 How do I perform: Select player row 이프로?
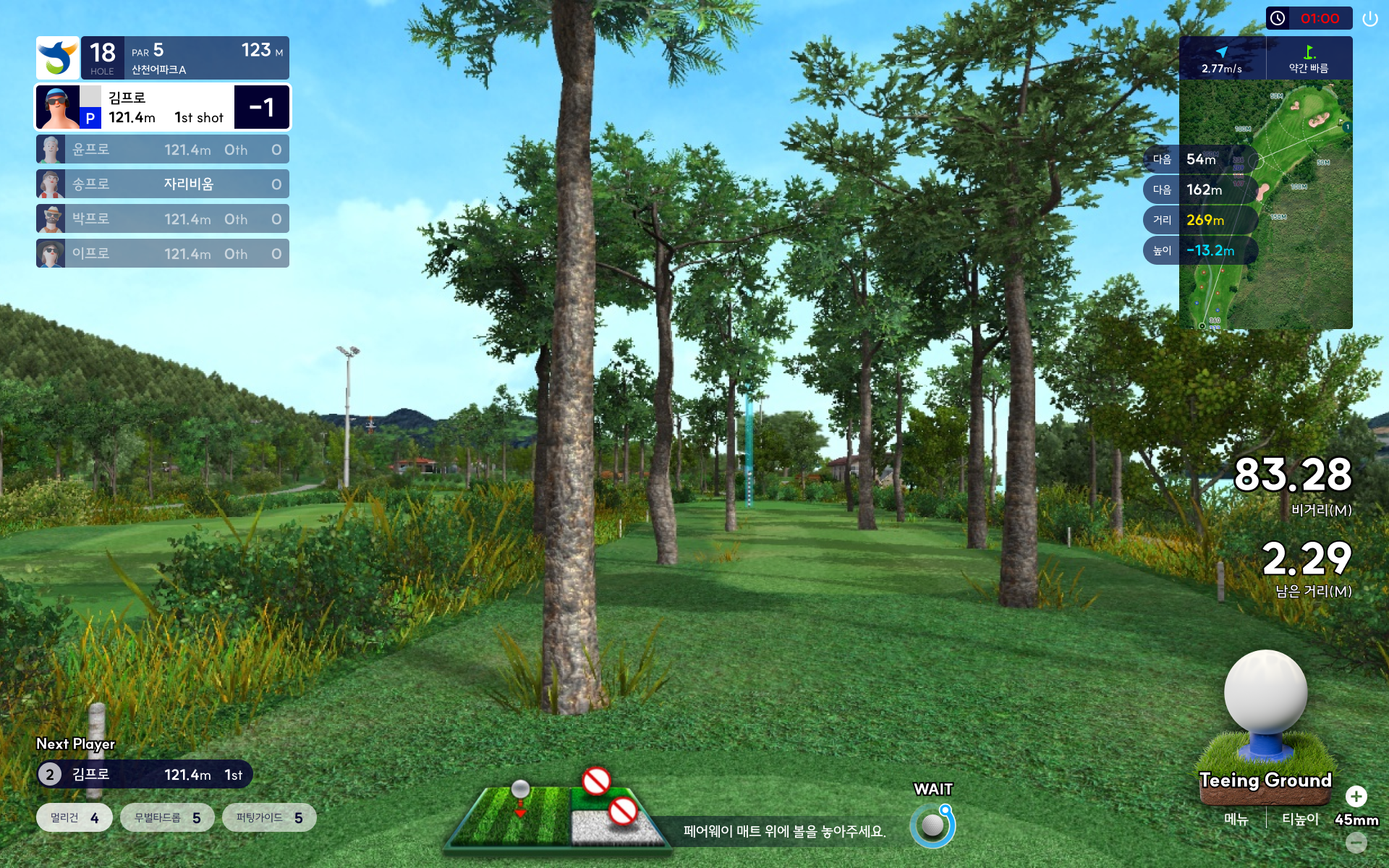pyautogui.click(x=163, y=254)
